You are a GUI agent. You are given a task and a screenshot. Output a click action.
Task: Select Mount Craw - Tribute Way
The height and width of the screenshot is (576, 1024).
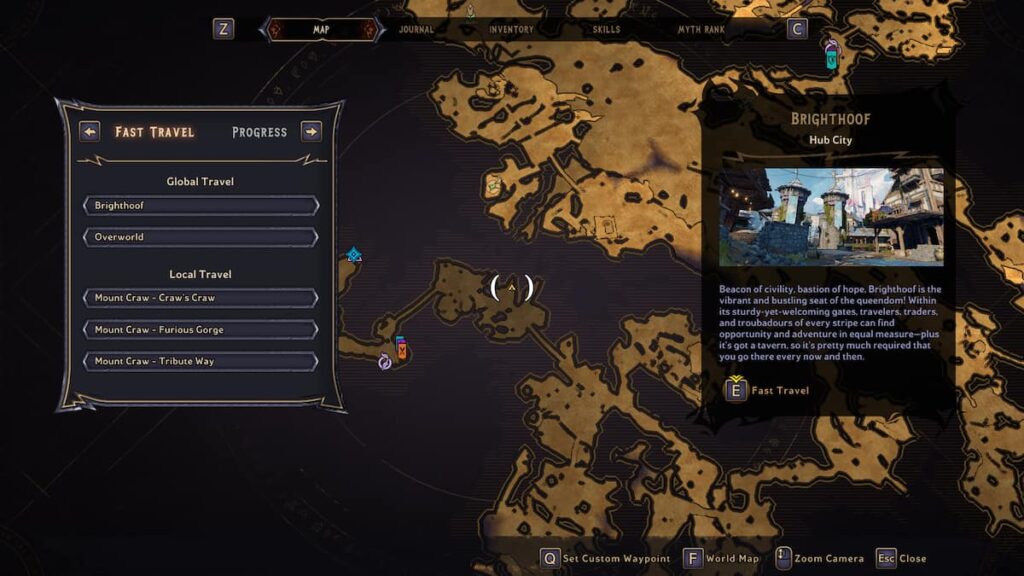coord(201,362)
